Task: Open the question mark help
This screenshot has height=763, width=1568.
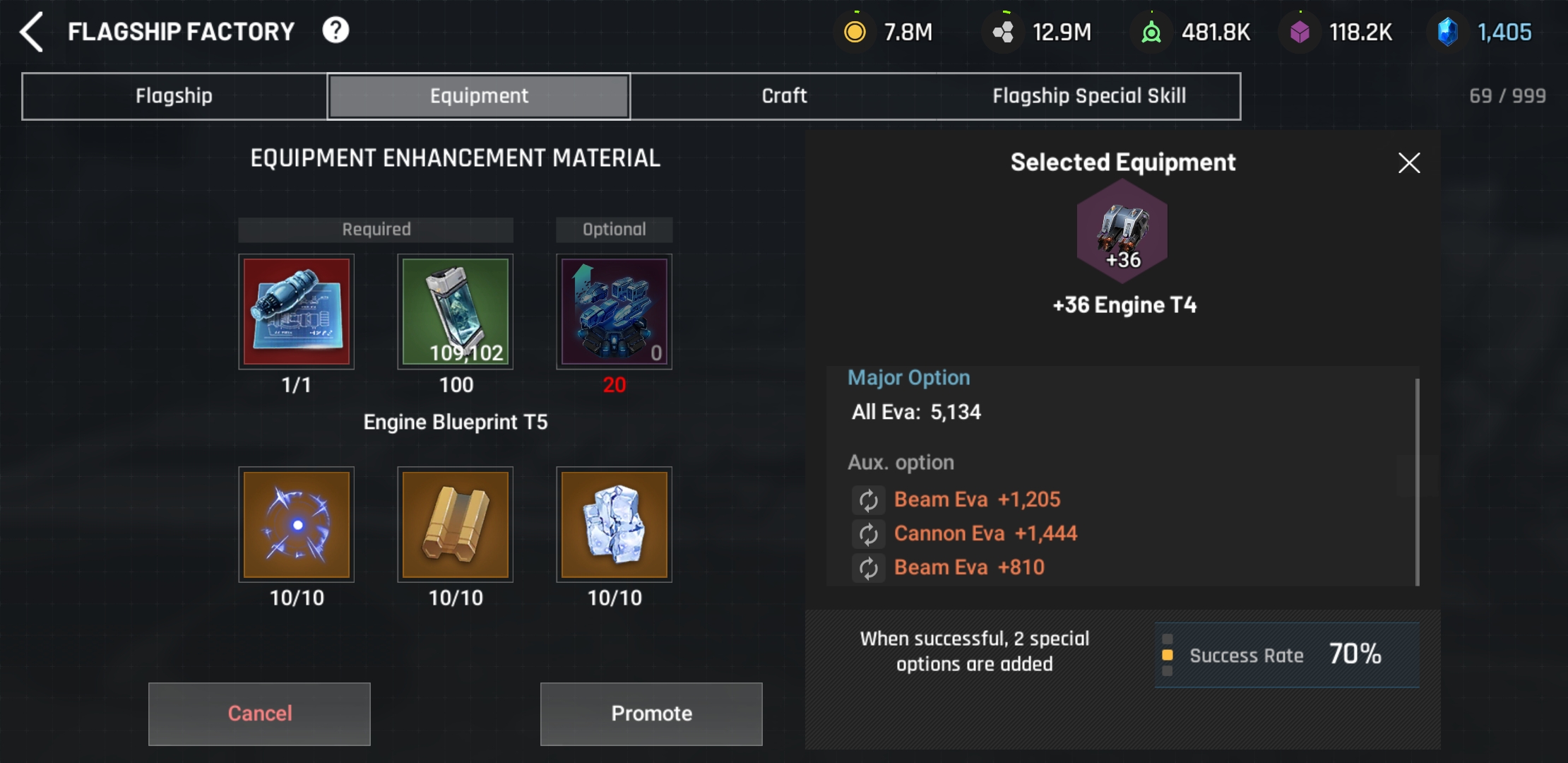Action: (x=335, y=30)
